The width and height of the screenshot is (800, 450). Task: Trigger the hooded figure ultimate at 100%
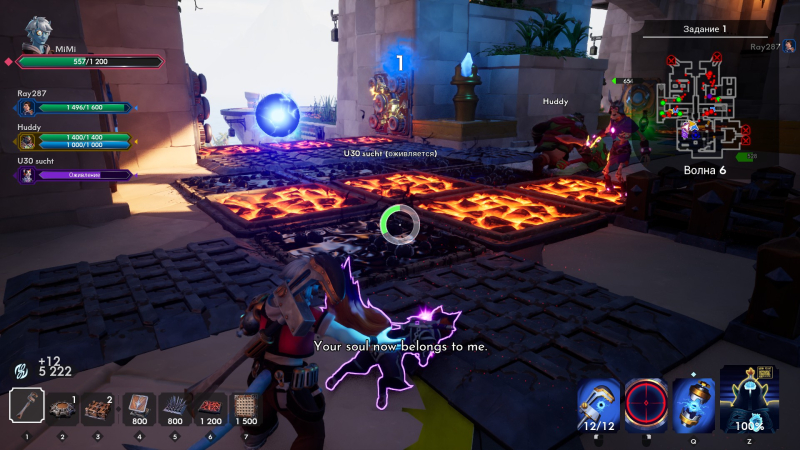(x=749, y=400)
